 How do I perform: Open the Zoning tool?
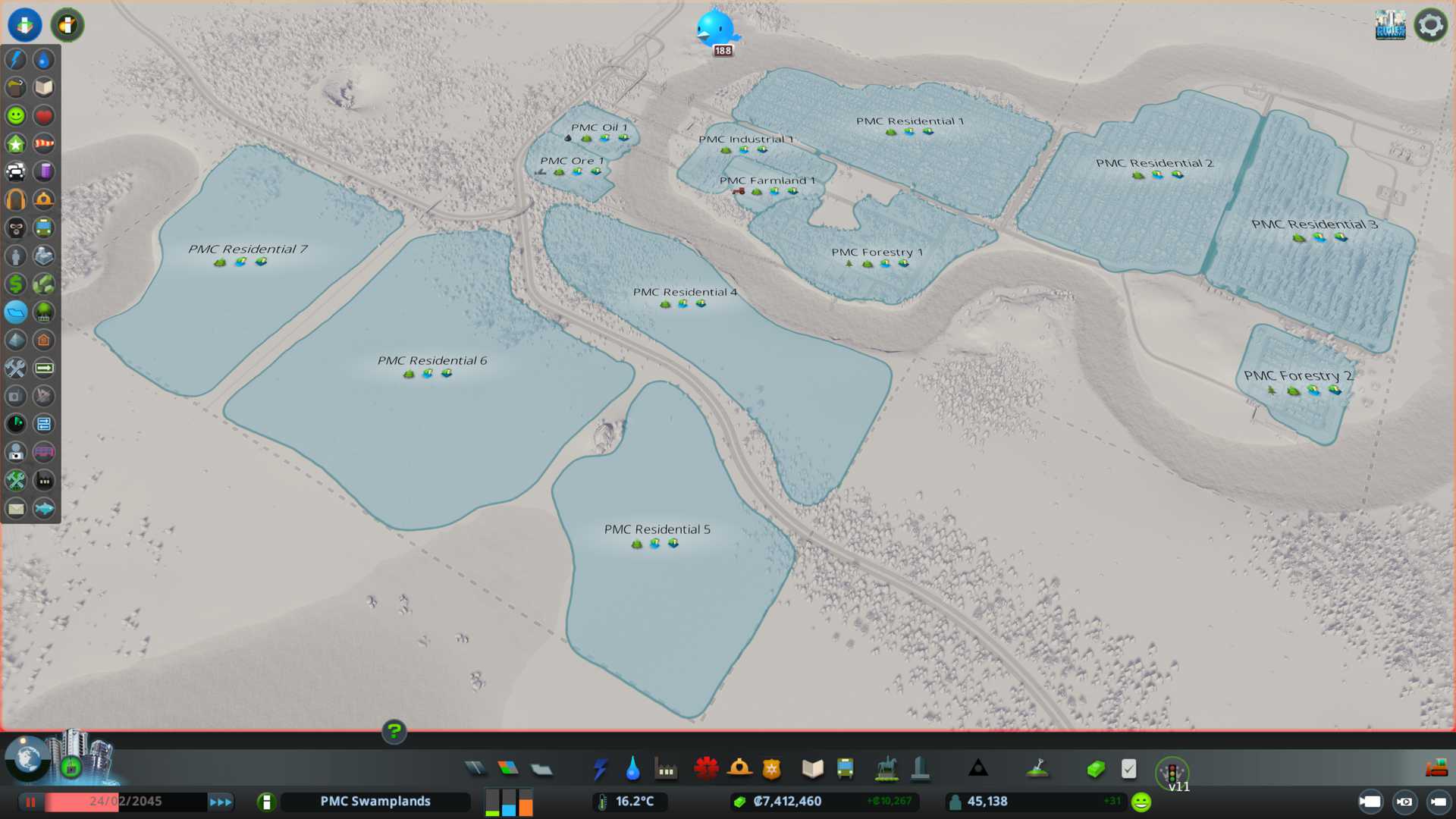508,769
